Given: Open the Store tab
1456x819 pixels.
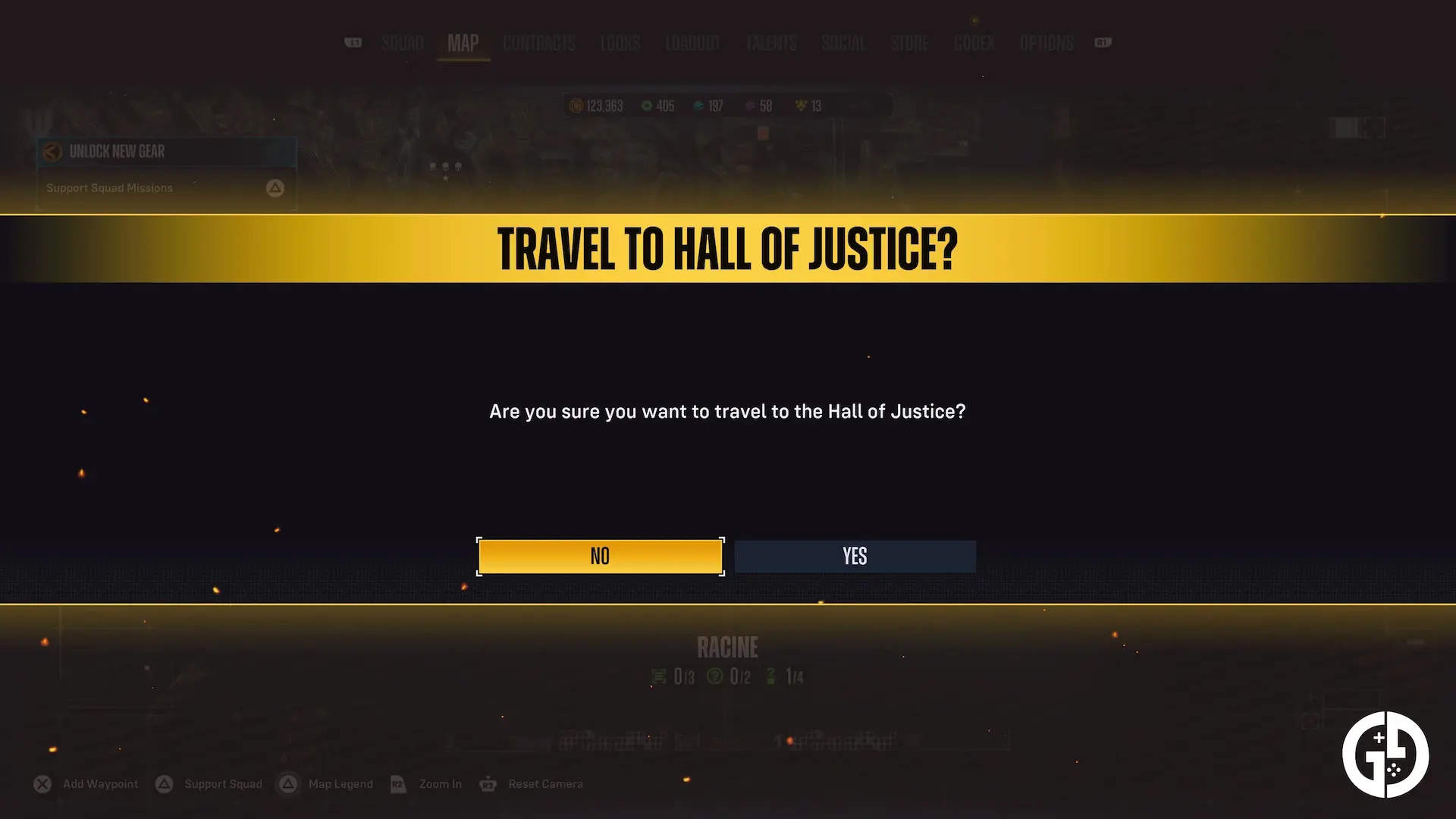Looking at the screenshot, I should point(909,43).
